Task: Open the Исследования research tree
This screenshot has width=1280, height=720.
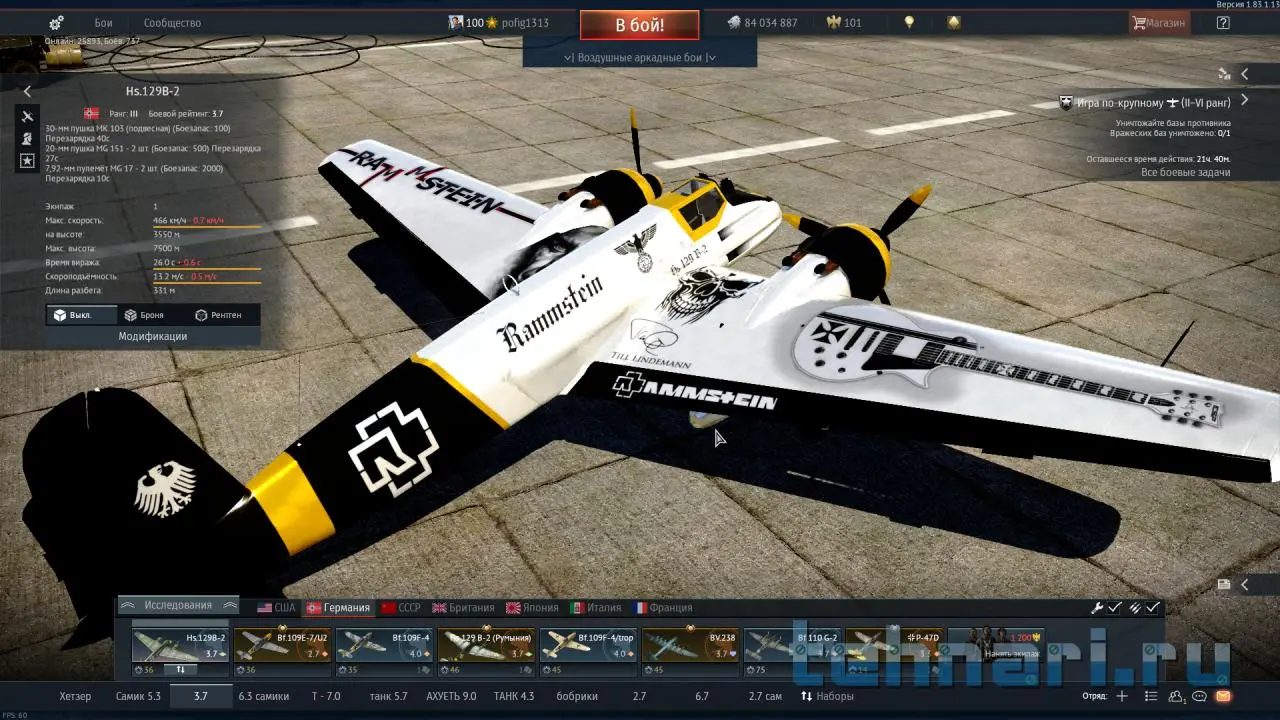Action: coord(178,606)
